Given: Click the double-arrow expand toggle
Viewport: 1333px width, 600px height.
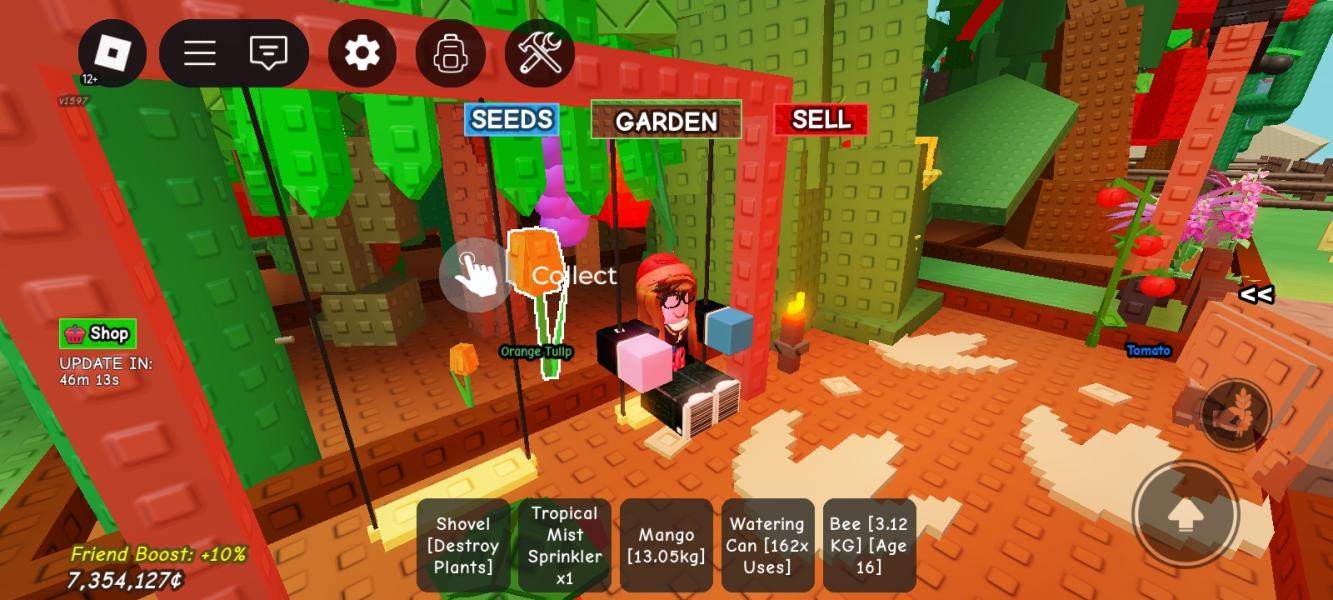Looking at the screenshot, I should coord(1256,294).
